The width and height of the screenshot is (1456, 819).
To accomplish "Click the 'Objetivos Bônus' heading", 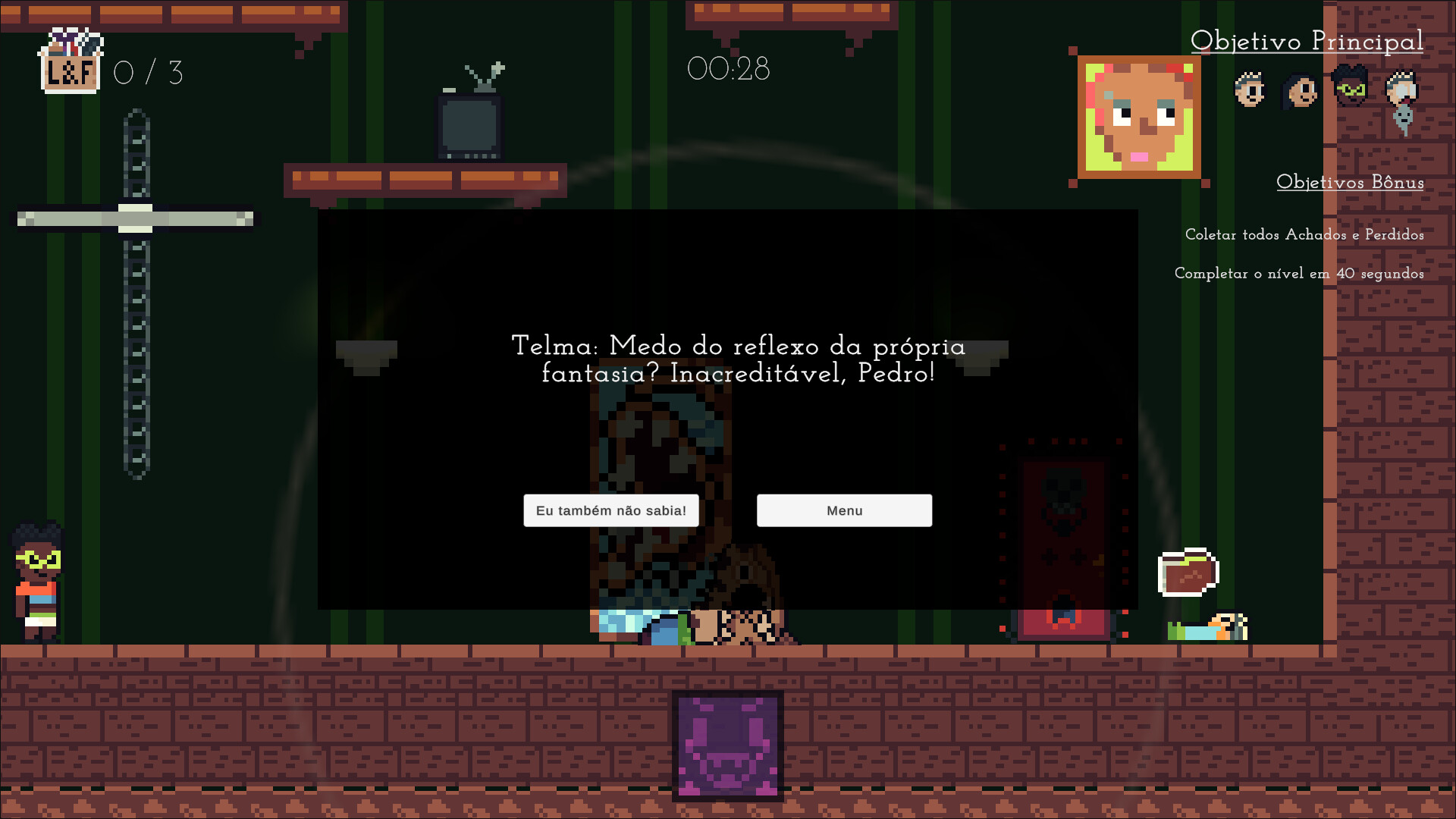I will click(x=1351, y=183).
